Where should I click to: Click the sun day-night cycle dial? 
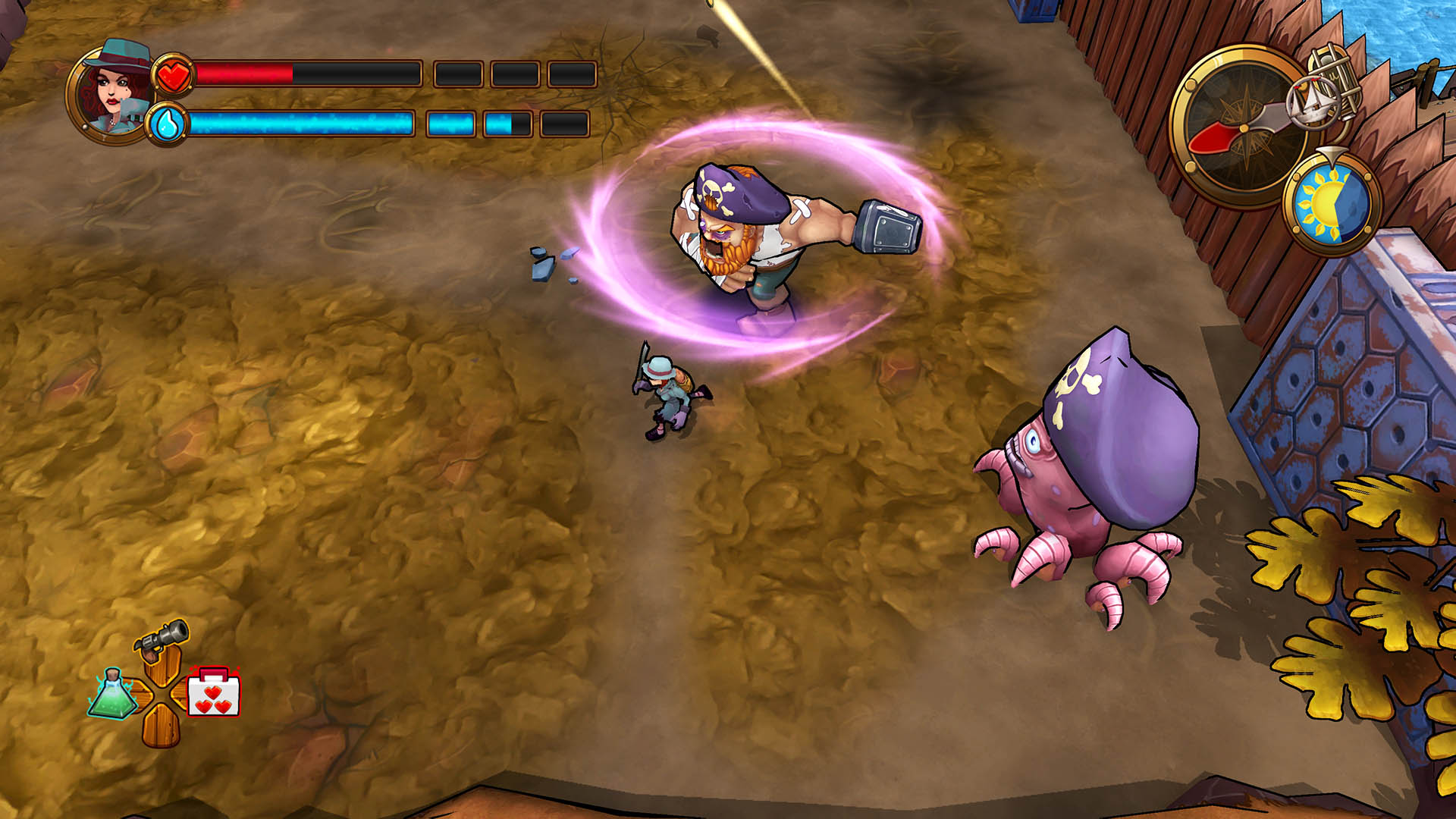point(1332,203)
